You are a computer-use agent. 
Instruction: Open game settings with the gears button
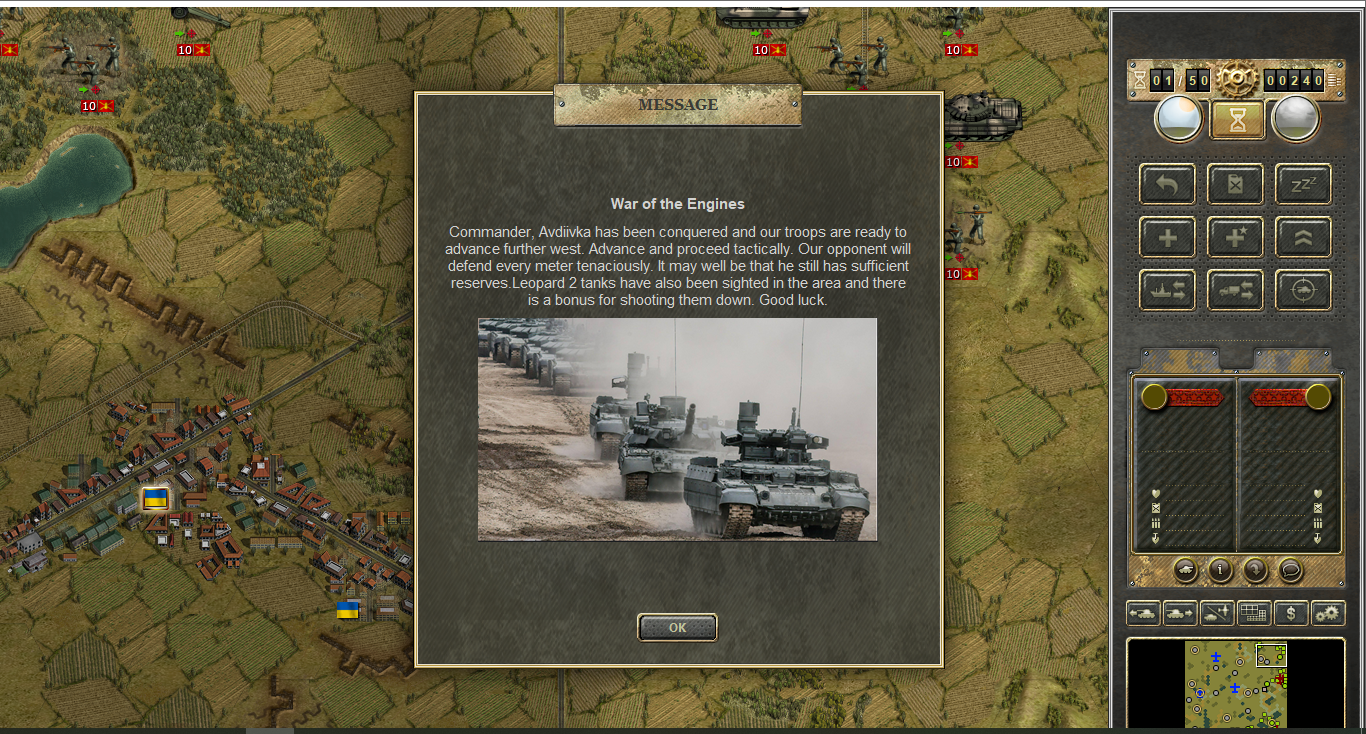(1328, 613)
